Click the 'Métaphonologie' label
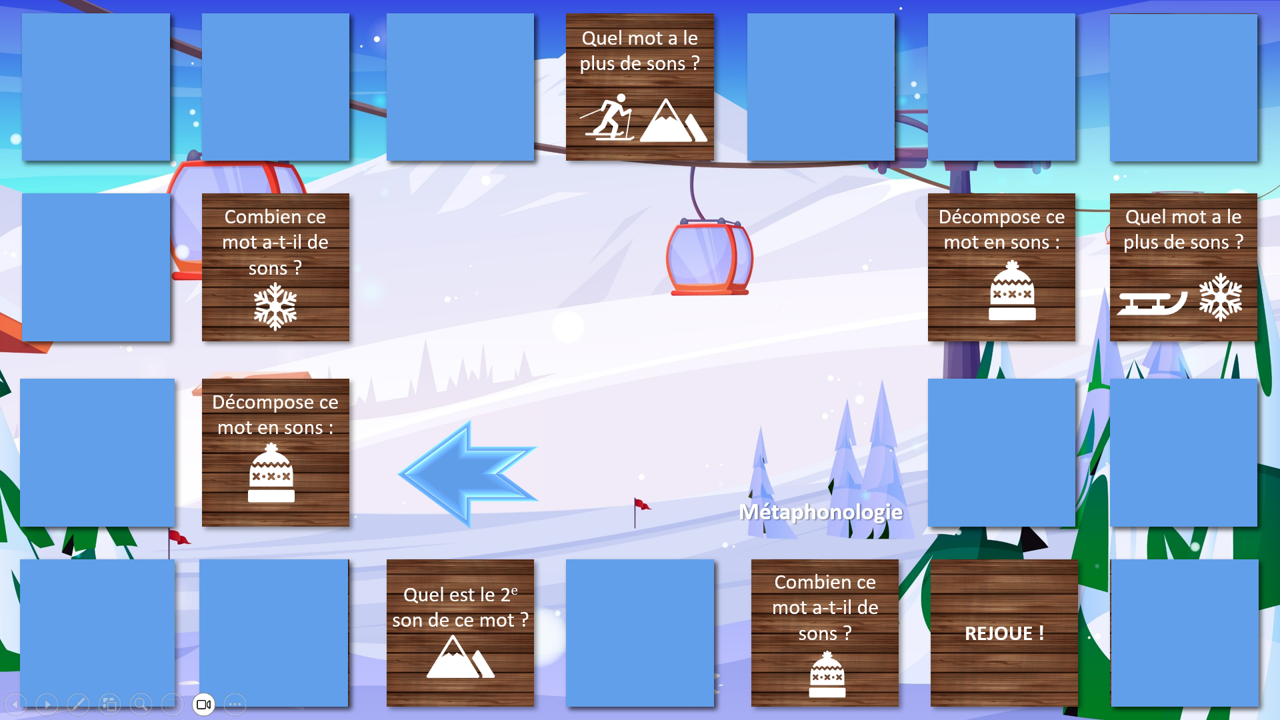1280x720 pixels. 820,511
